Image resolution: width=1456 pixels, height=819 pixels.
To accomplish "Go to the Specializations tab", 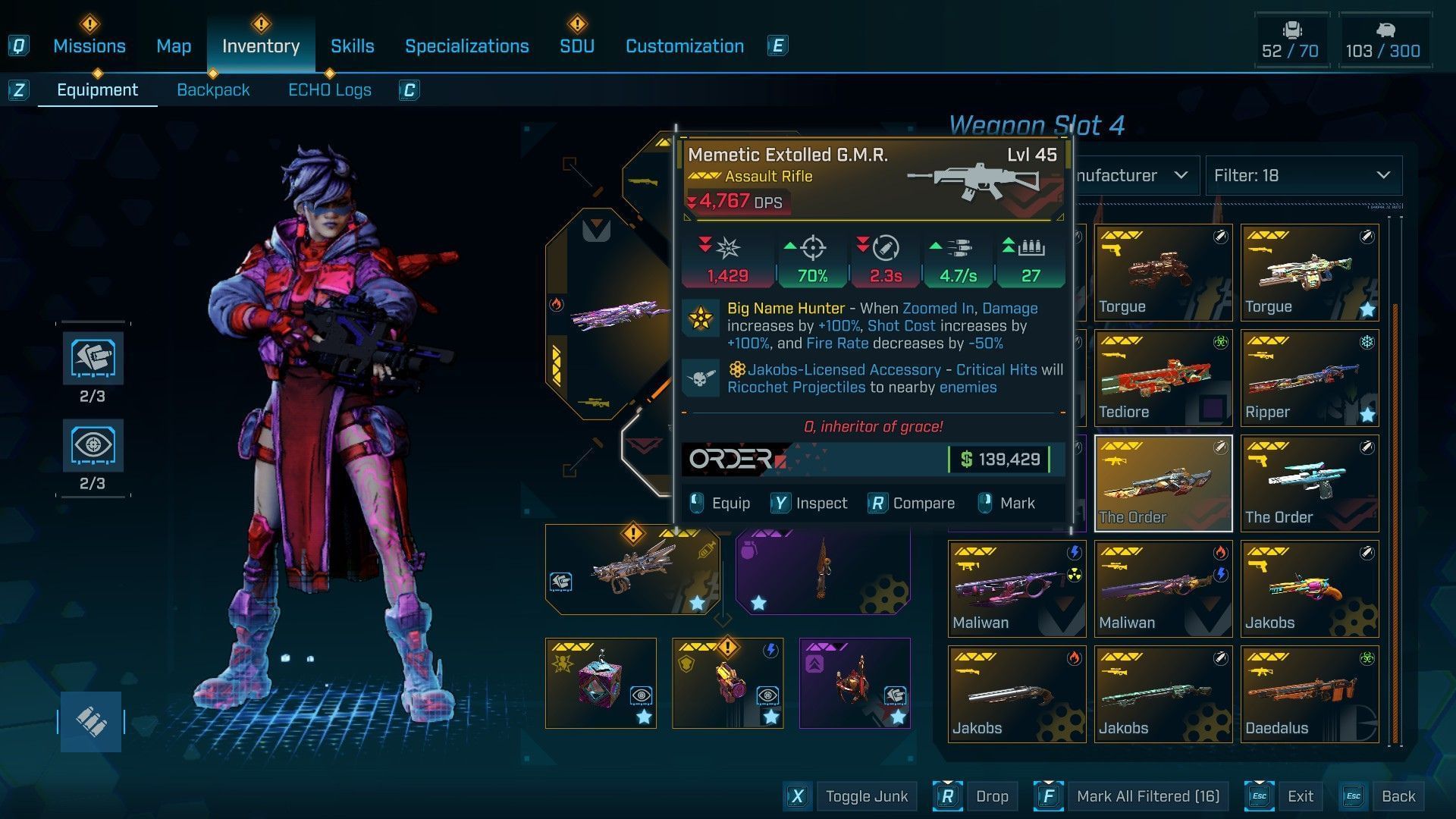I will 466,46.
